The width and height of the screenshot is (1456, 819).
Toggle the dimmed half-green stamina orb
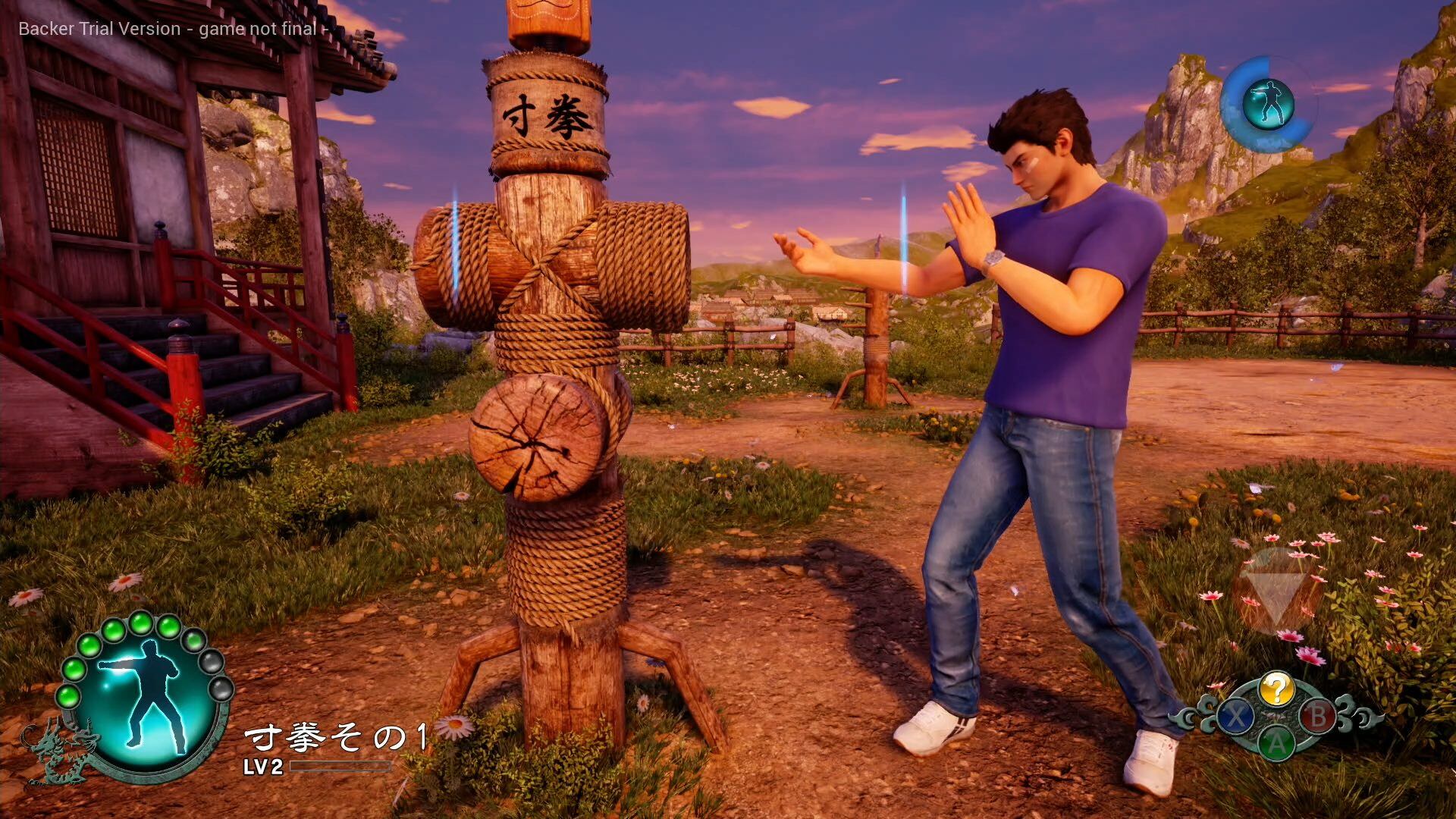point(193,642)
